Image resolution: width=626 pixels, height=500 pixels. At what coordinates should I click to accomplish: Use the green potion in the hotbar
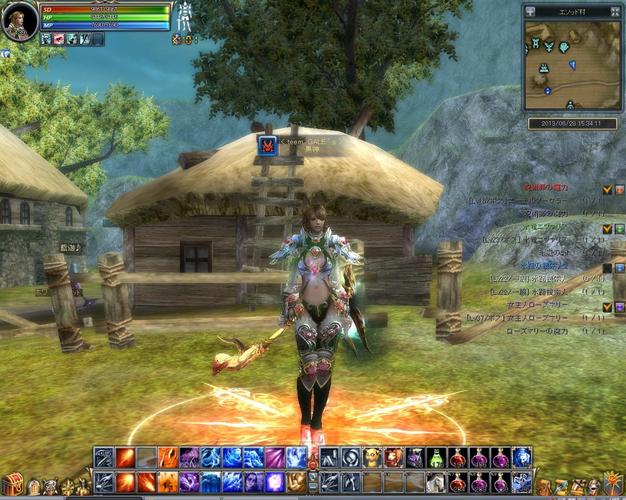(x=436, y=458)
